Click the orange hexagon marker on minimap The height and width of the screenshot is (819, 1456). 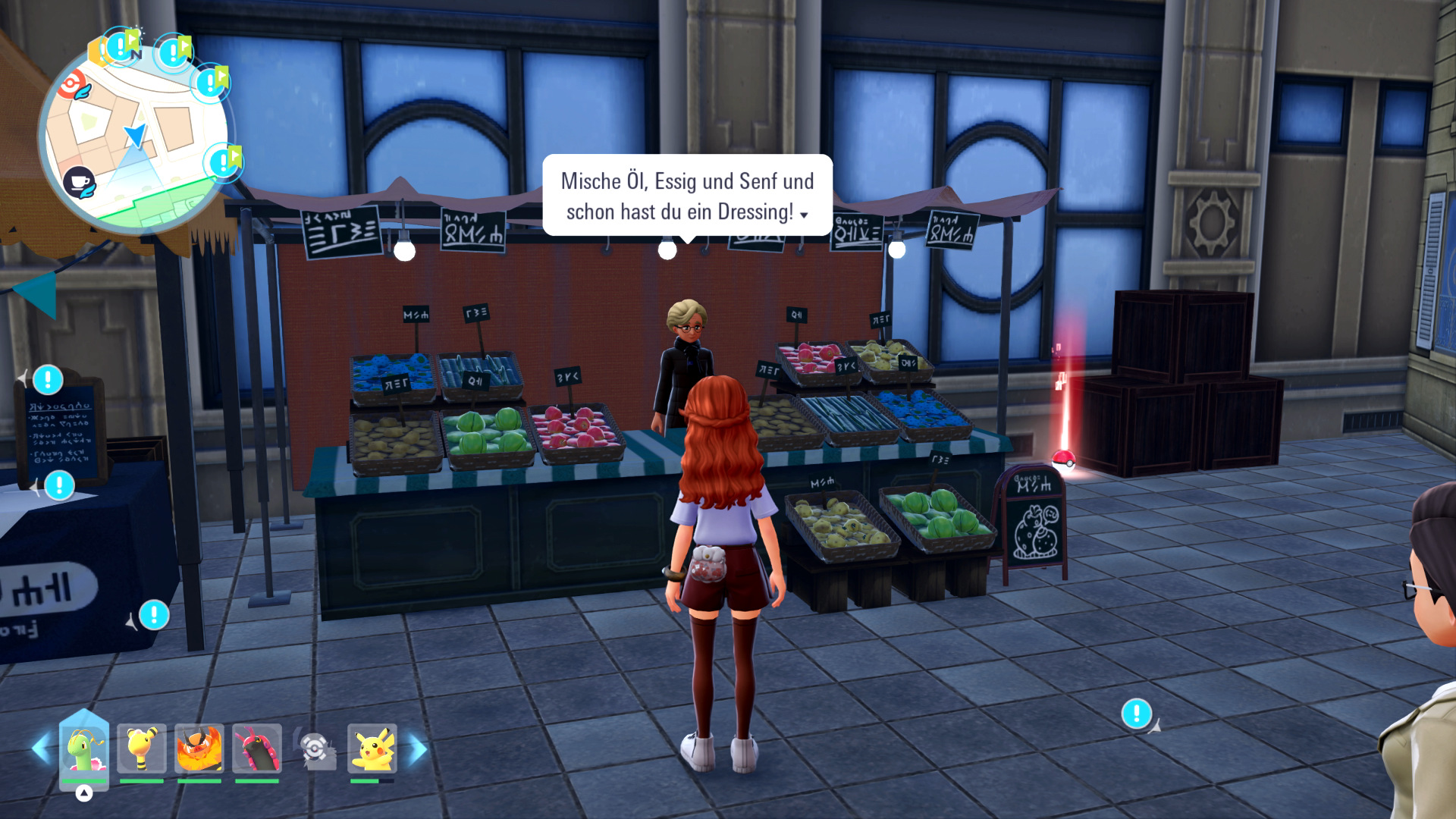click(96, 52)
